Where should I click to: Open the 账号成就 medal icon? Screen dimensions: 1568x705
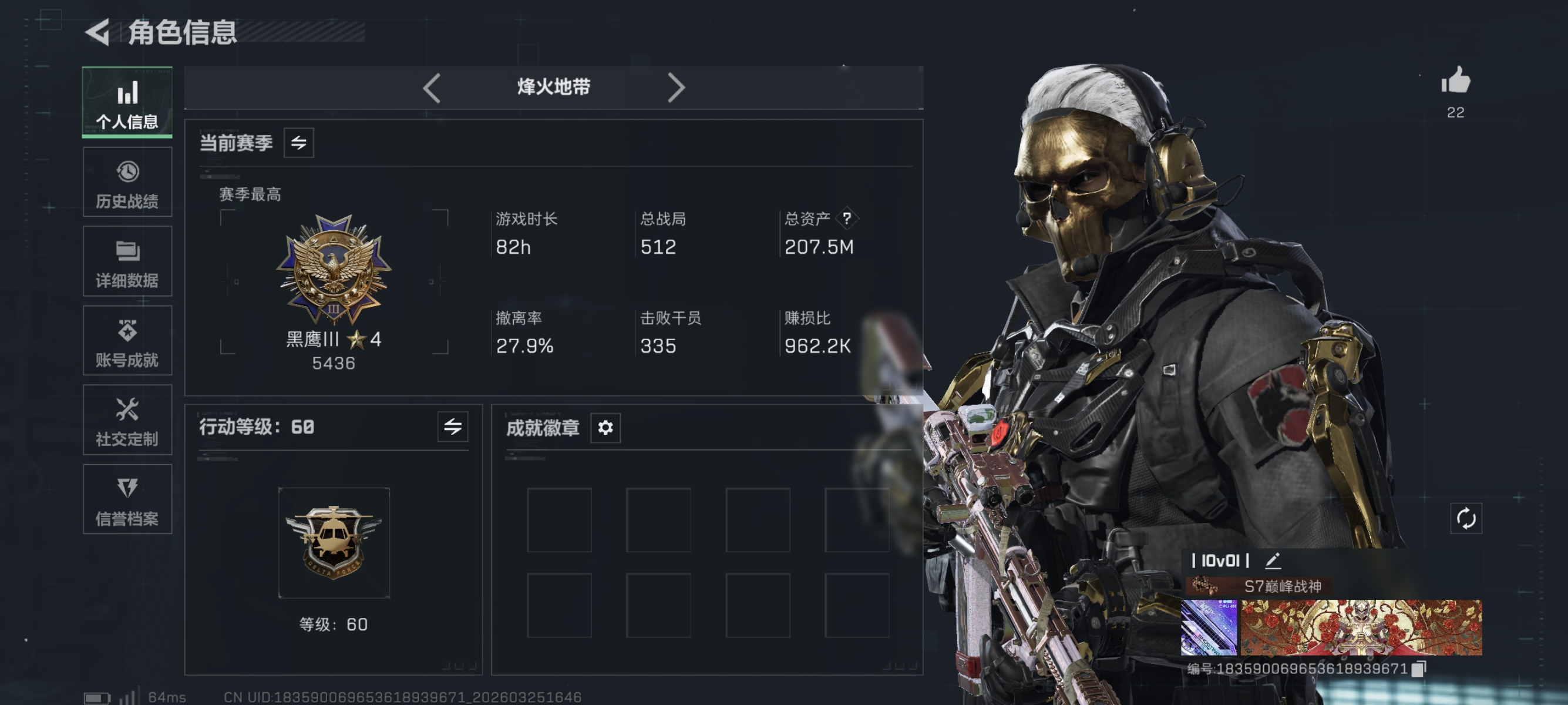127,340
